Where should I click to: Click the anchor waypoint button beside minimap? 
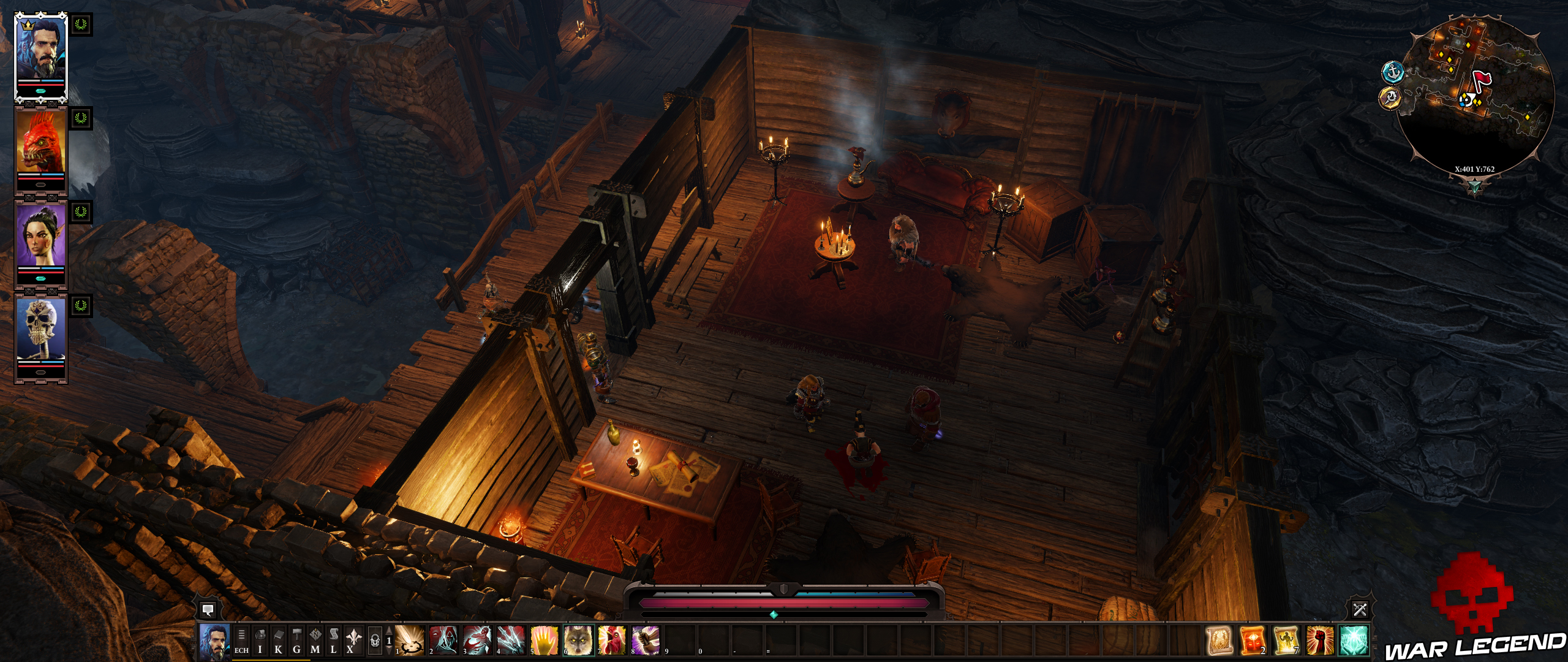(x=1393, y=72)
